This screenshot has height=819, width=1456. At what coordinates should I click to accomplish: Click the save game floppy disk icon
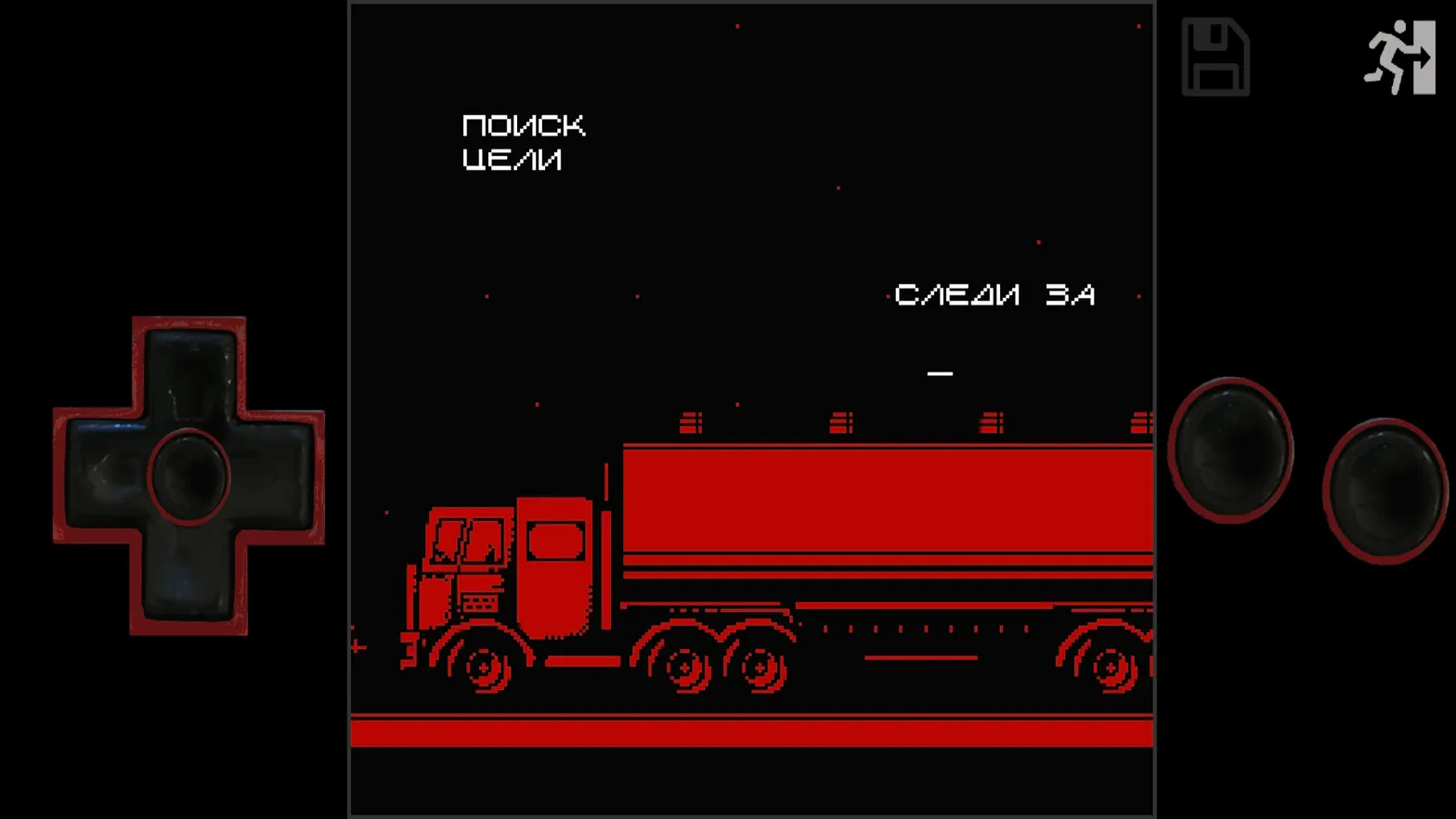[x=1215, y=58]
